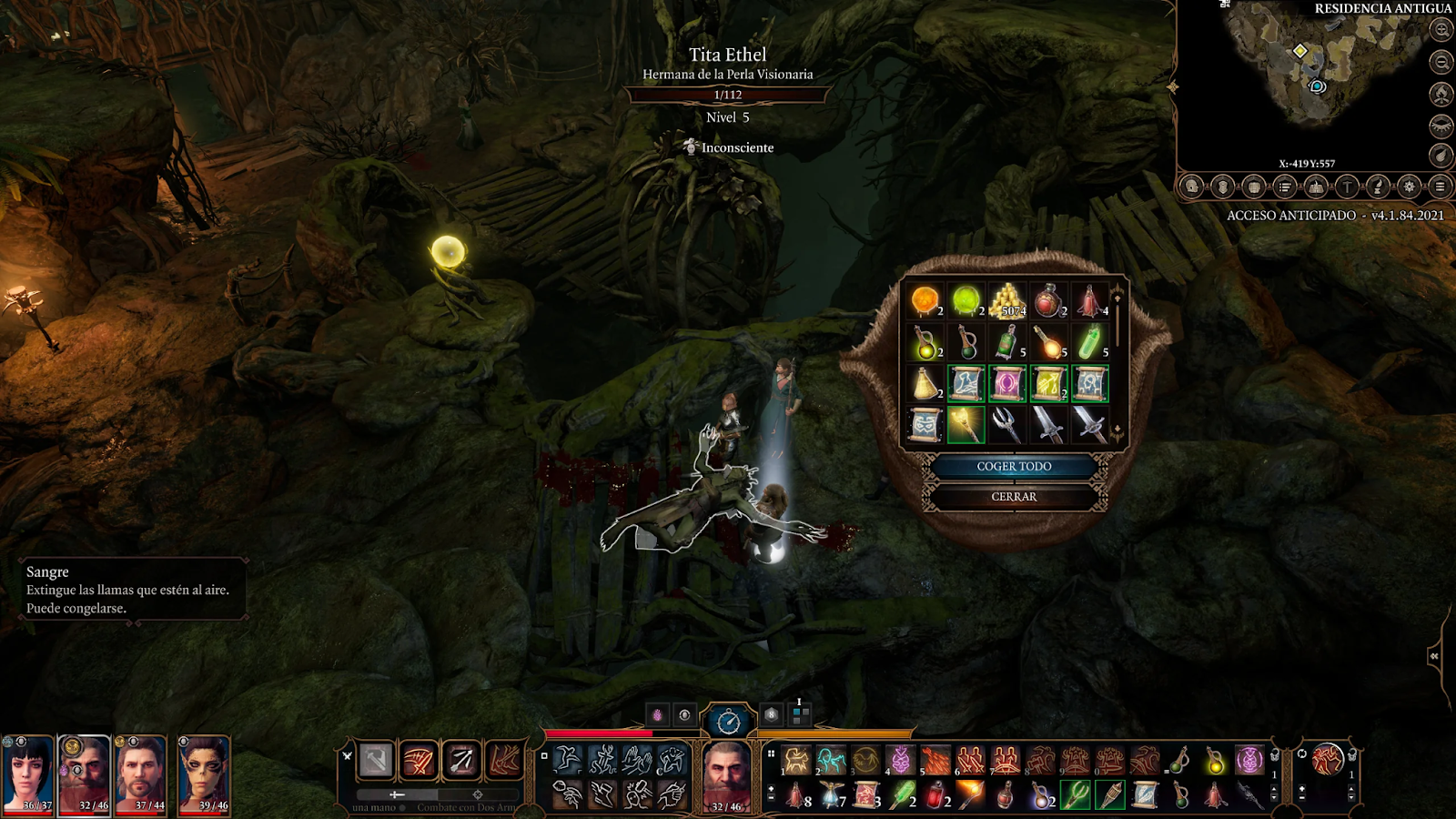
Task: Take all loot with Coger Todo
Action: (x=1014, y=467)
